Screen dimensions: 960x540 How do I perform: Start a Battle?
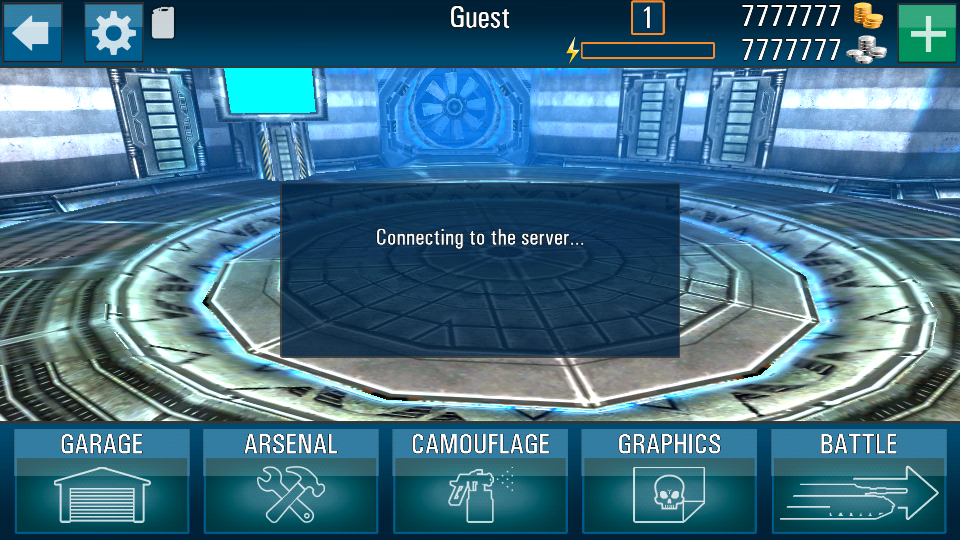coord(859,481)
